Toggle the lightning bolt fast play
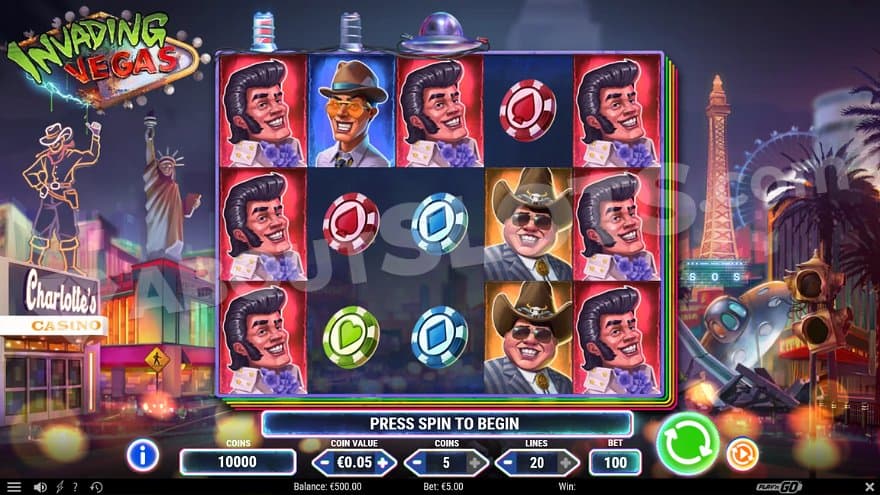 point(58,487)
